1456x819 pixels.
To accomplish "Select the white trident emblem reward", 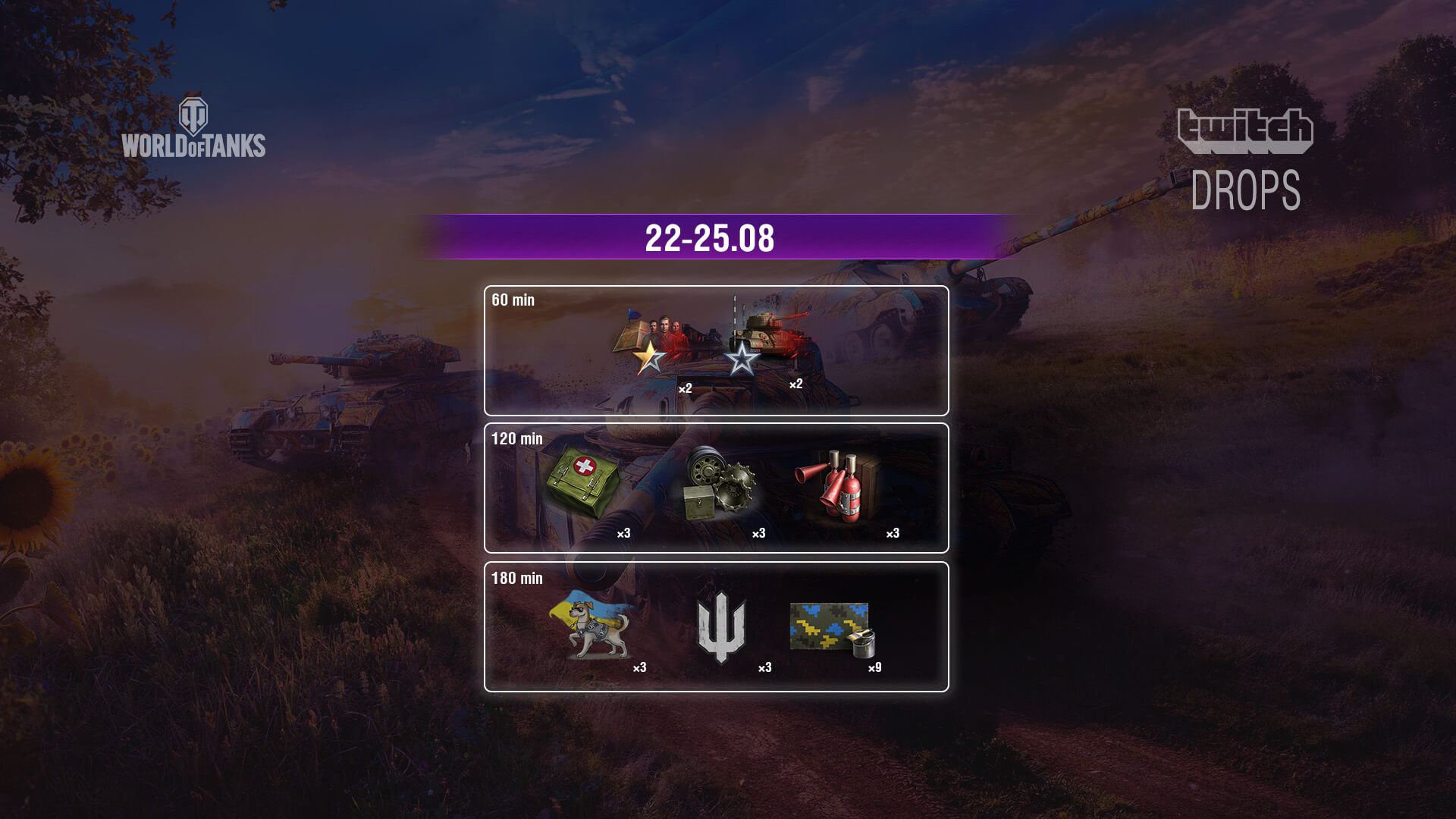I will (721, 626).
